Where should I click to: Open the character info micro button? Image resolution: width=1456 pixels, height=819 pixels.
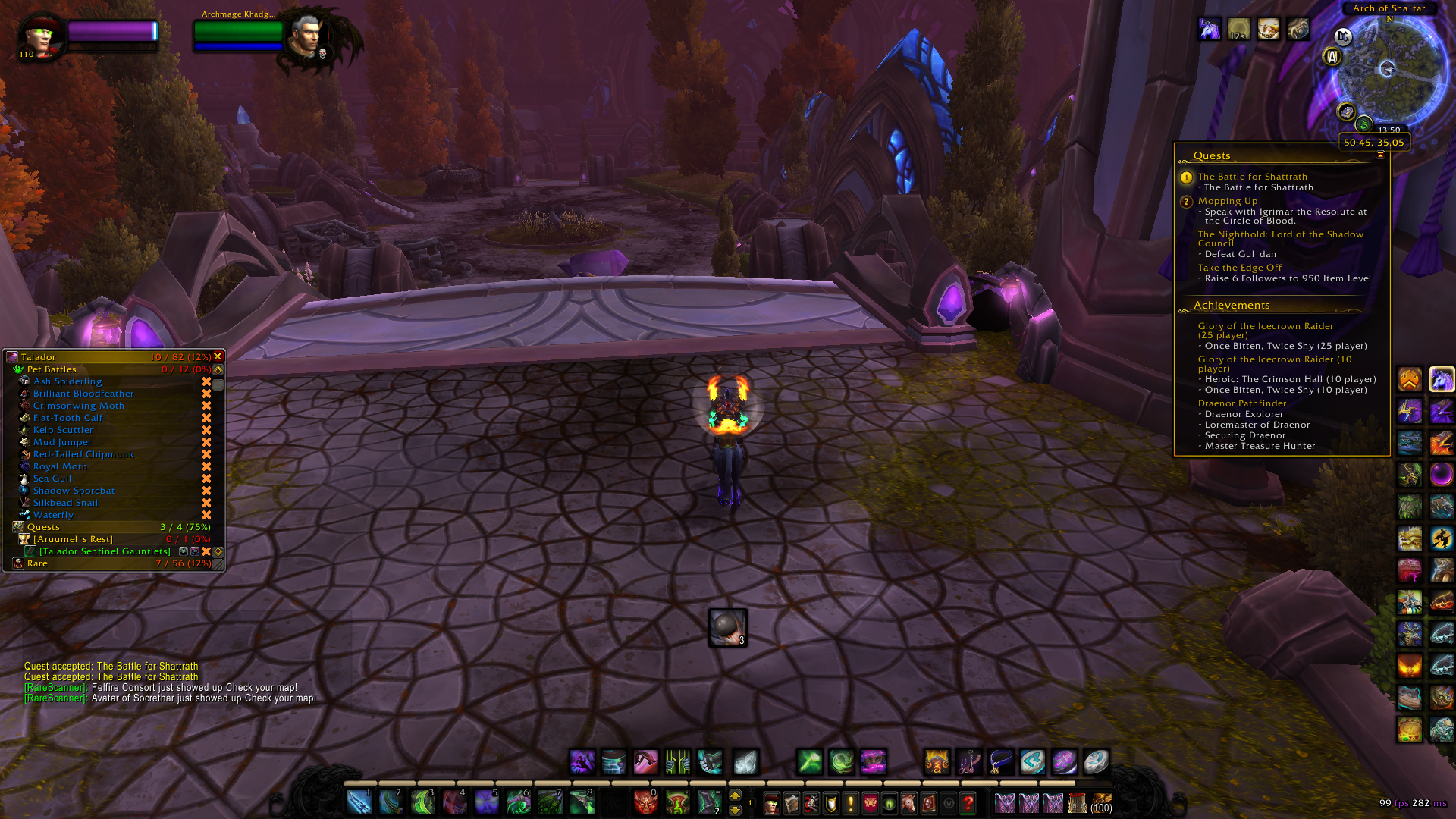pyautogui.click(x=771, y=802)
